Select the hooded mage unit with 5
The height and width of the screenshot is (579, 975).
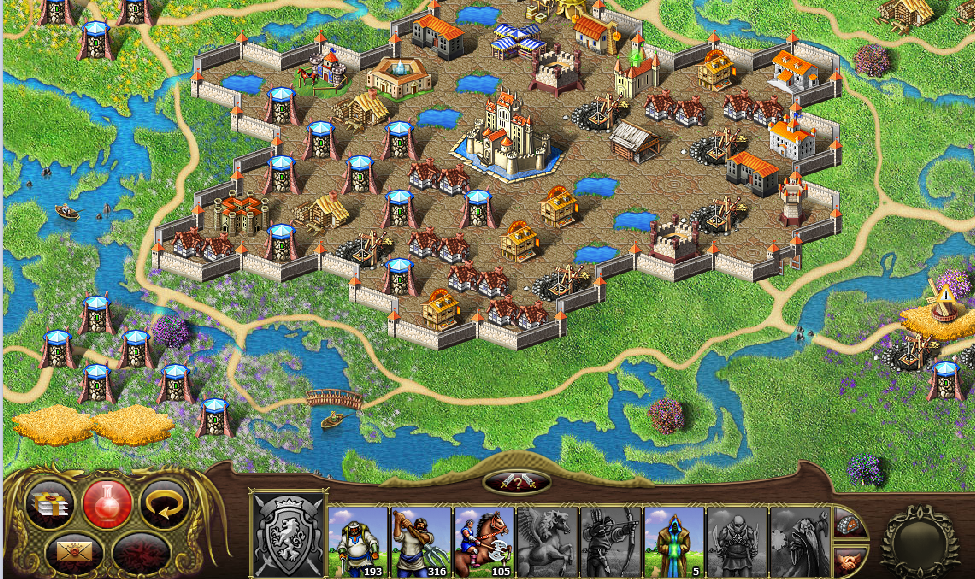(x=674, y=542)
